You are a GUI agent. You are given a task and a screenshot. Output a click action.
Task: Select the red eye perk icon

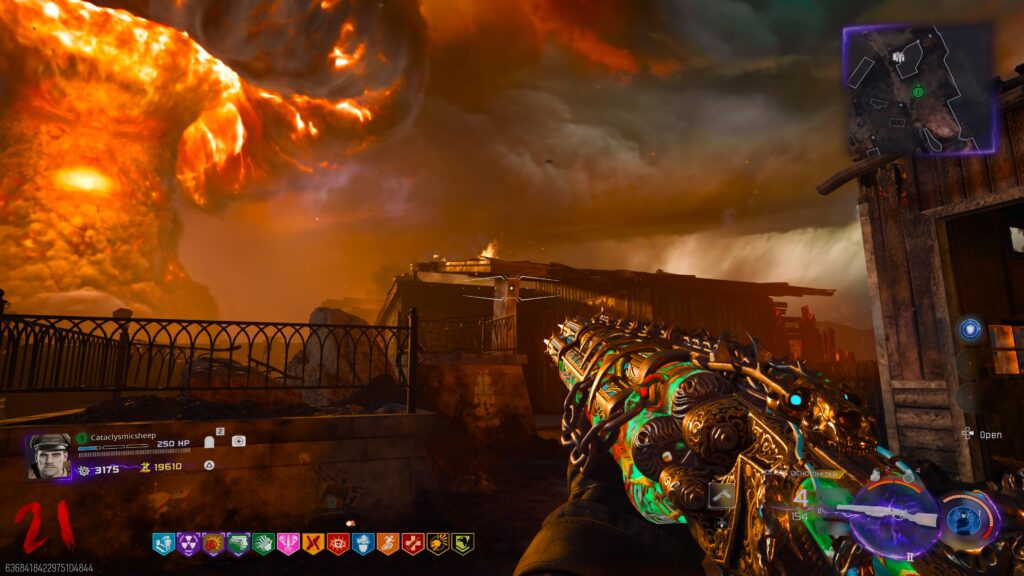click(x=338, y=543)
